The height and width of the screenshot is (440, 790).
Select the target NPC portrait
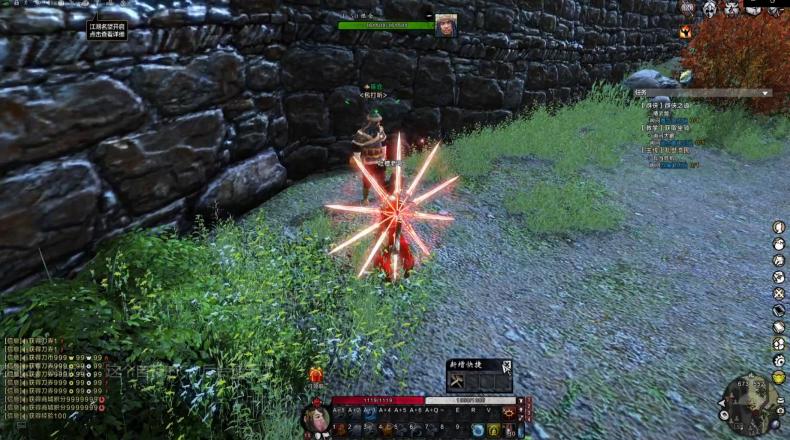pos(445,25)
